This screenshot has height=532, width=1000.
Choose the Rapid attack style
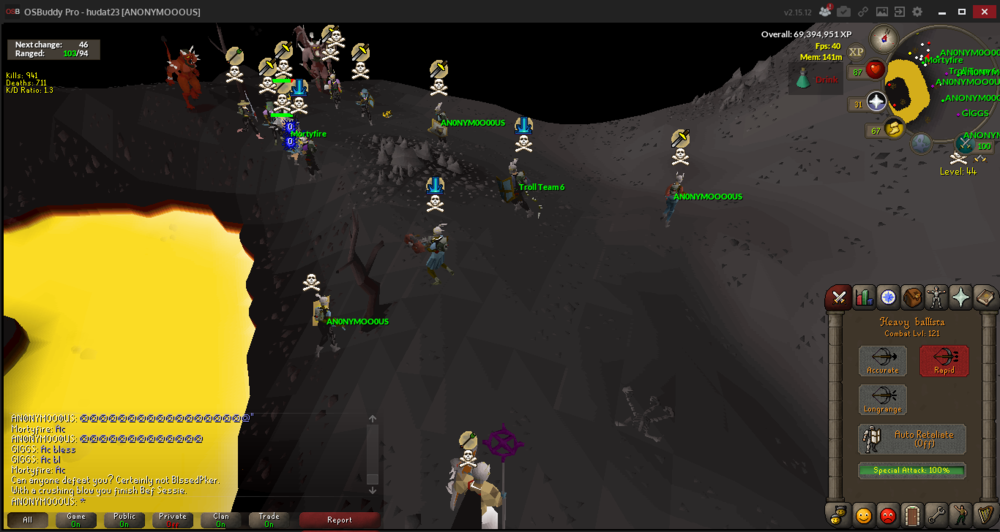coord(944,361)
